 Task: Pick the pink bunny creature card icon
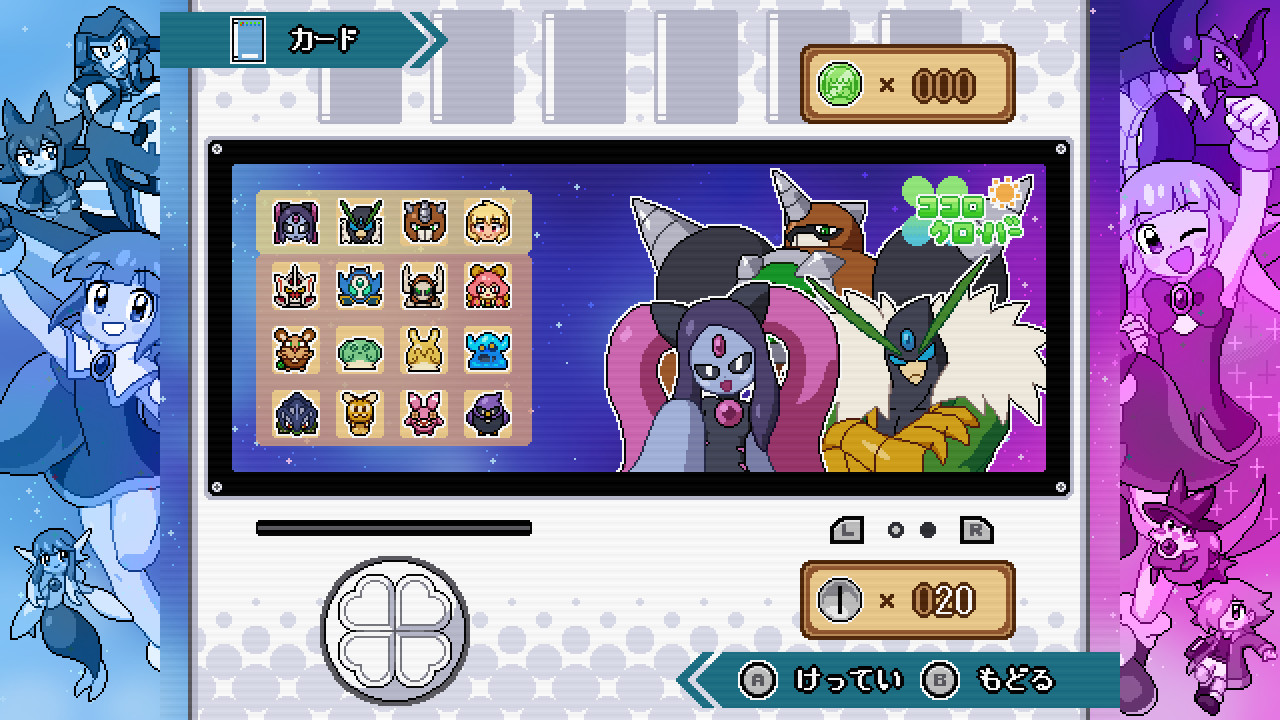[424, 413]
